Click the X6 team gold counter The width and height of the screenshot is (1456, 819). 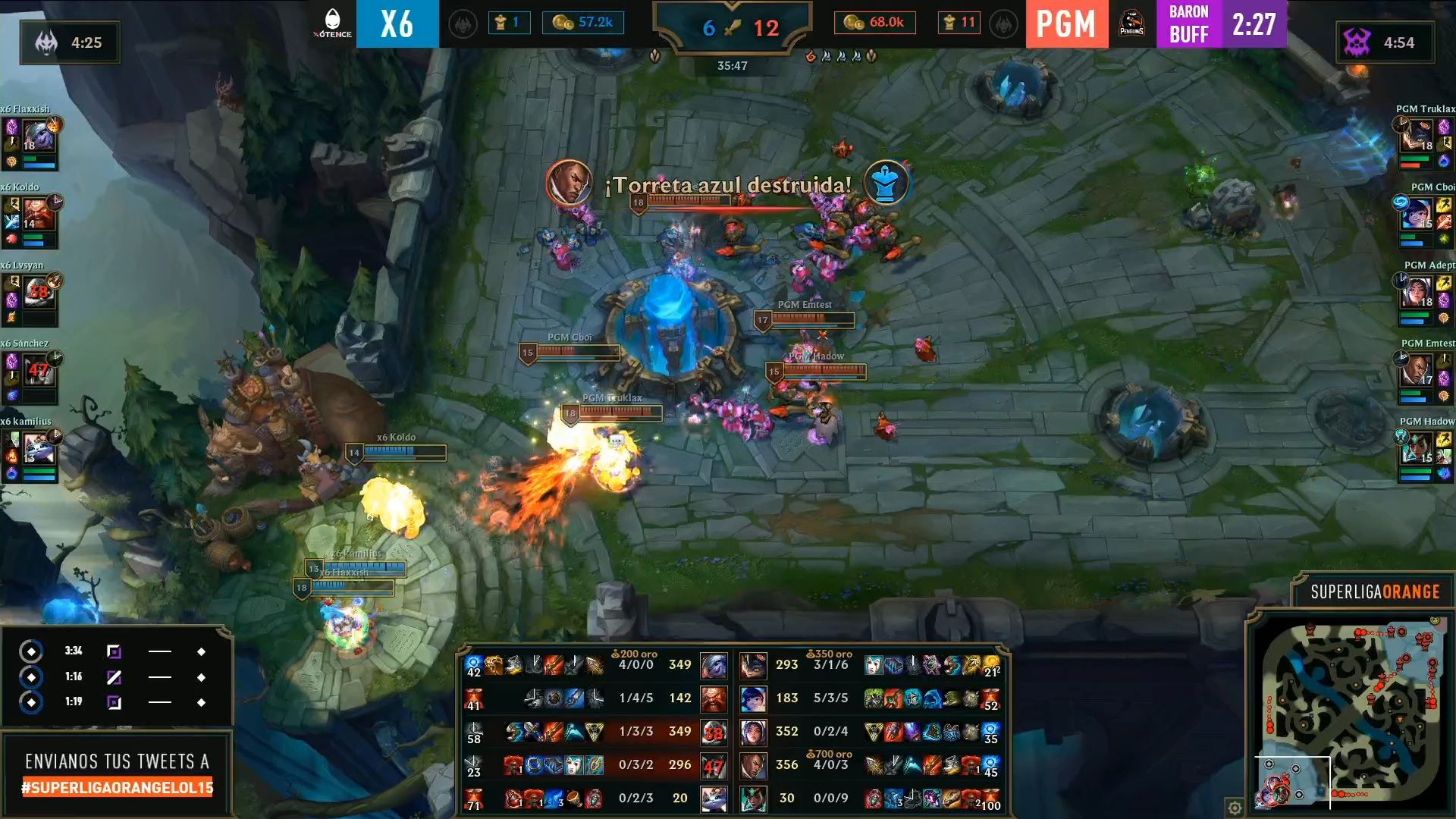pos(583,23)
